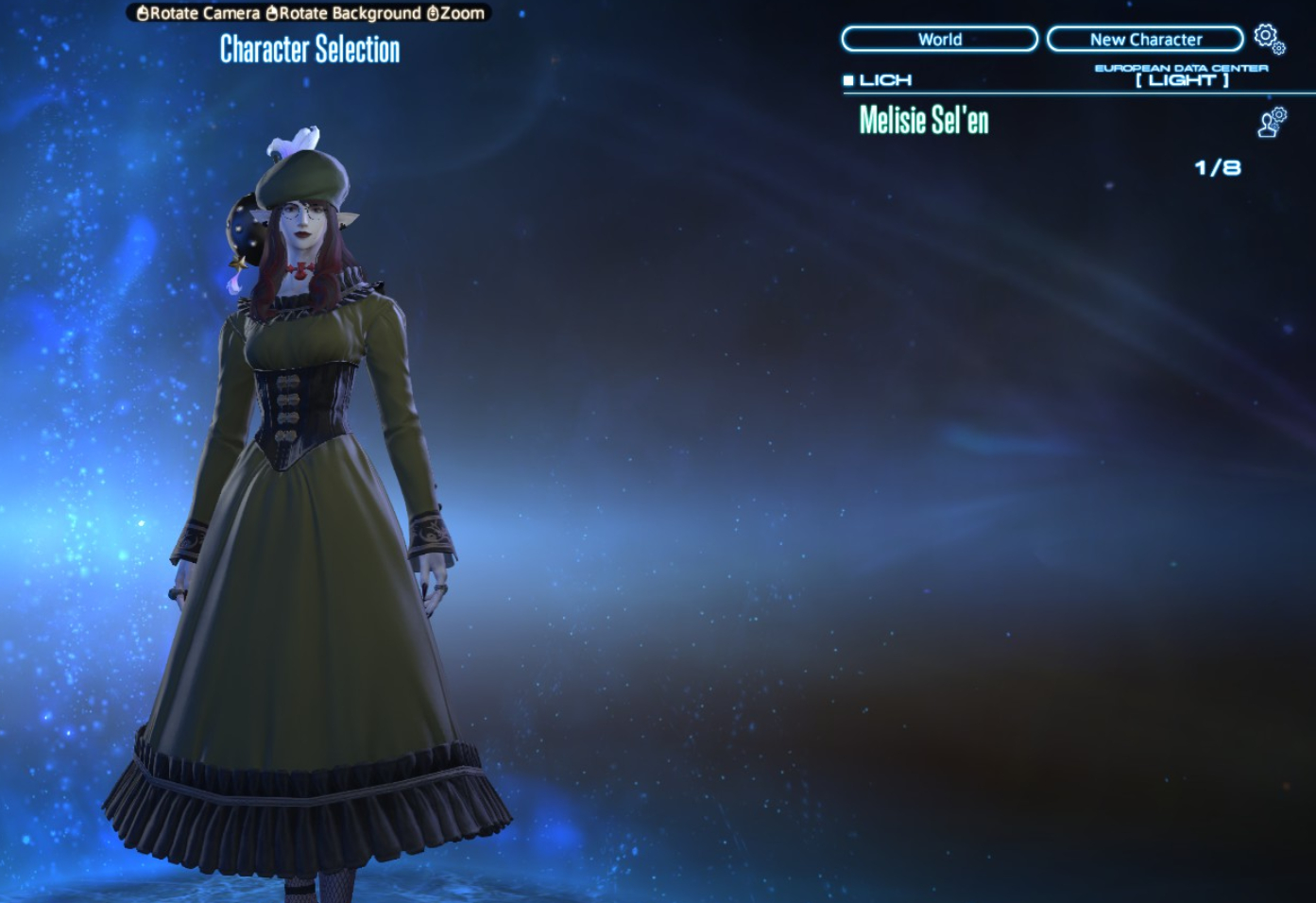Open the World selection button
This screenshot has height=903, width=1316.
pyautogui.click(x=939, y=39)
